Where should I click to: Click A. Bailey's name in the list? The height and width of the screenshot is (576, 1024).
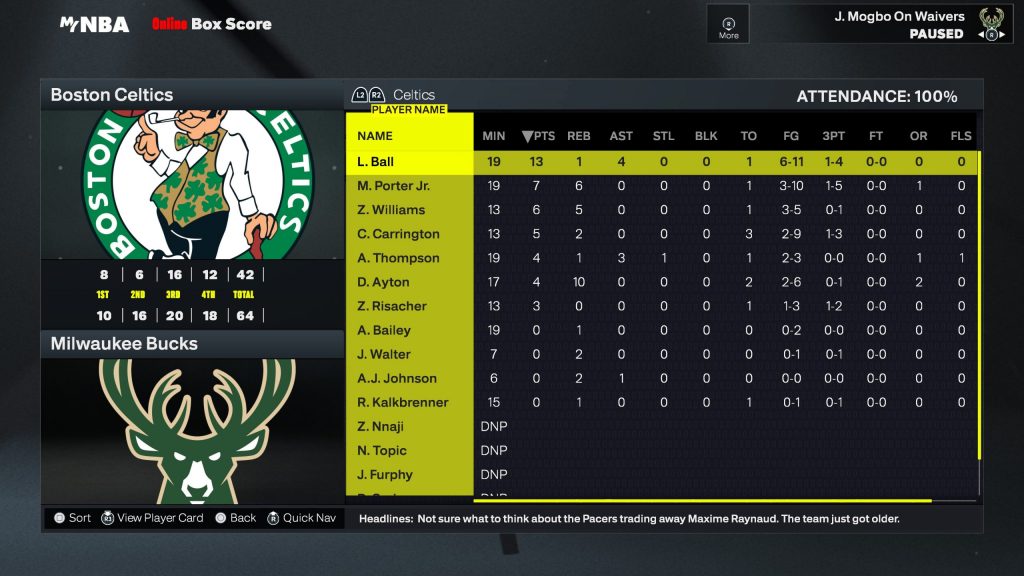384,330
